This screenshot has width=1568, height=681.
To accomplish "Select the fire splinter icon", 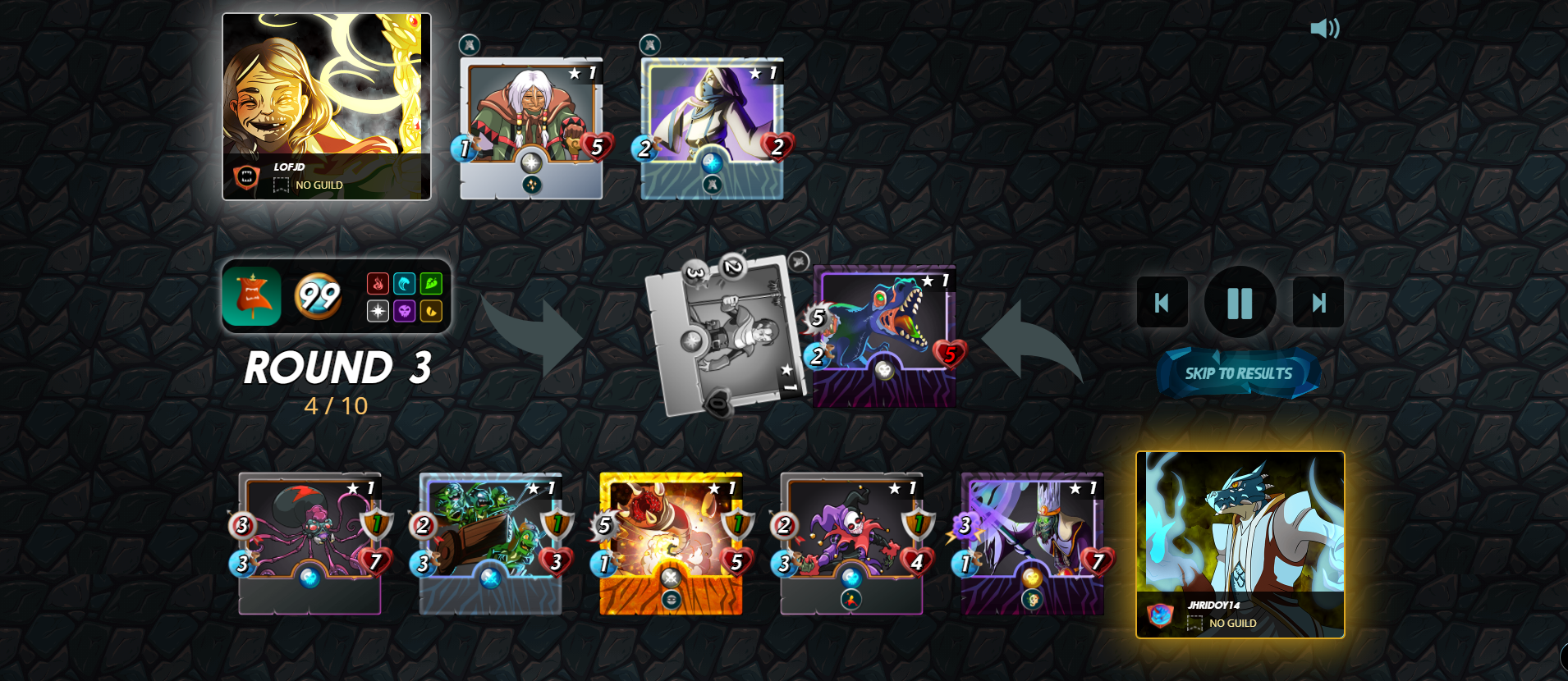I will (x=378, y=283).
